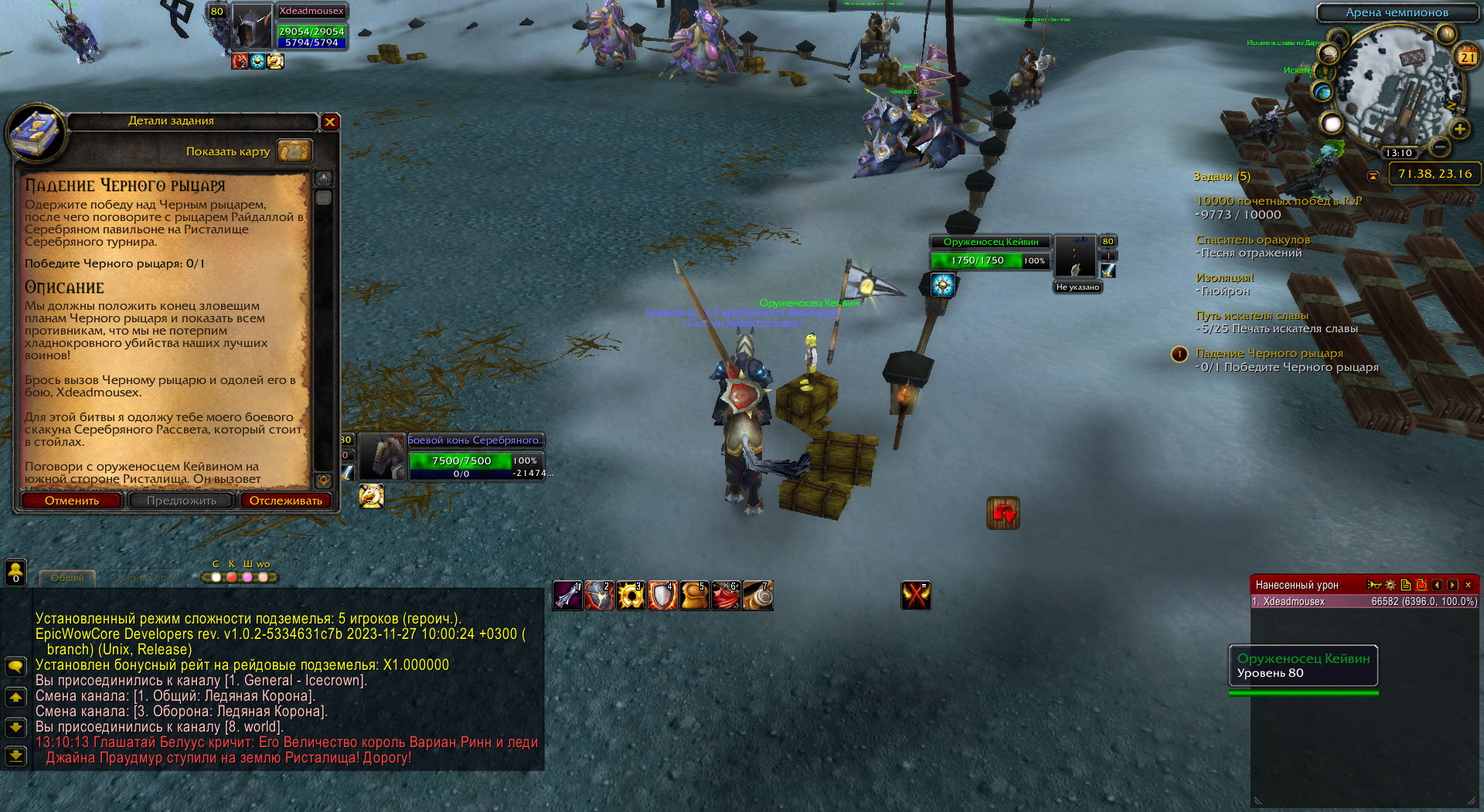Open the calendar showing day 21
The image size is (1484, 812).
[x=1467, y=56]
